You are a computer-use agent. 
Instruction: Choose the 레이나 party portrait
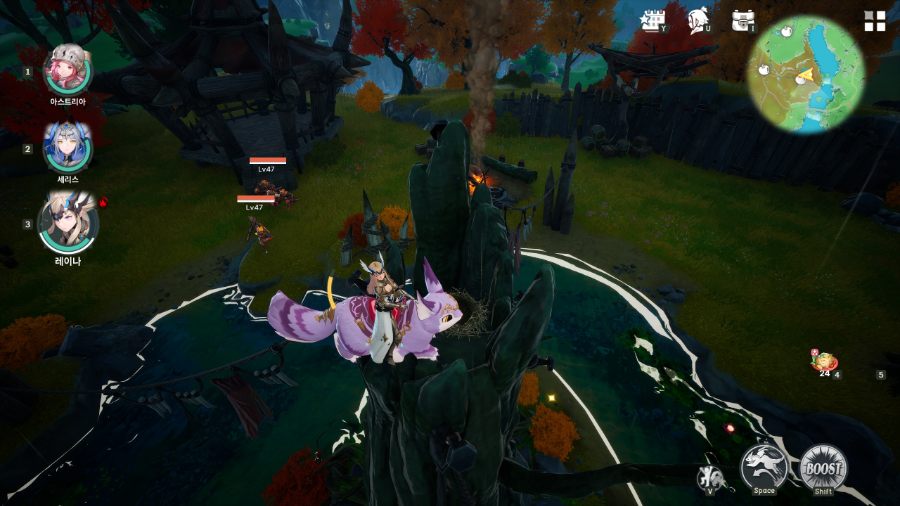click(68, 223)
